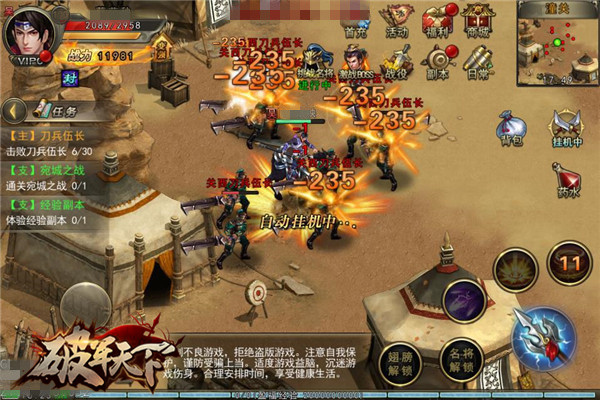The image size is (600, 400).
Task: Select the 激战BOSS icon
Action: click(x=355, y=60)
